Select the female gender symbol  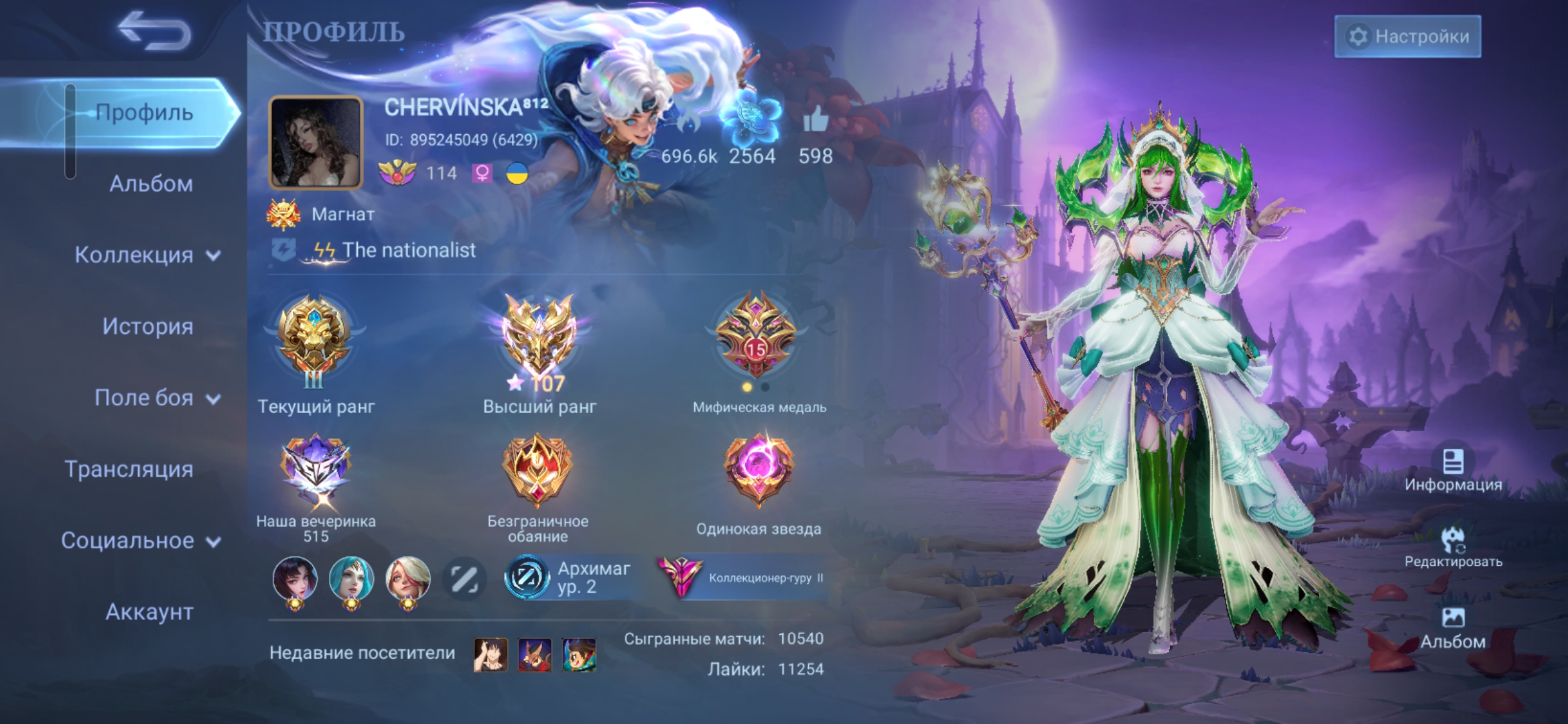(x=484, y=174)
